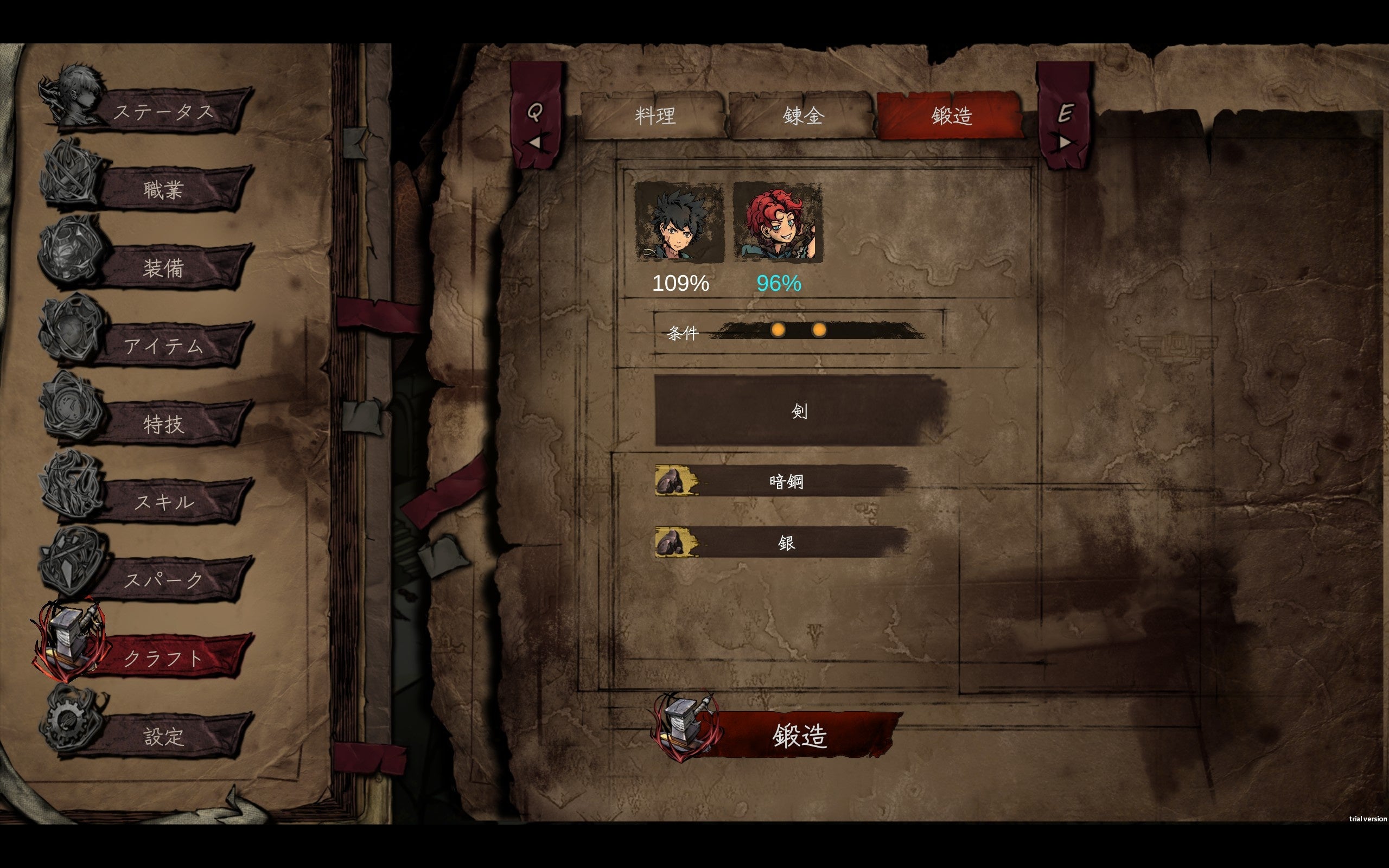Click the 剣 sword recipe row
Screen dimensions: 1389x868
coord(799,411)
